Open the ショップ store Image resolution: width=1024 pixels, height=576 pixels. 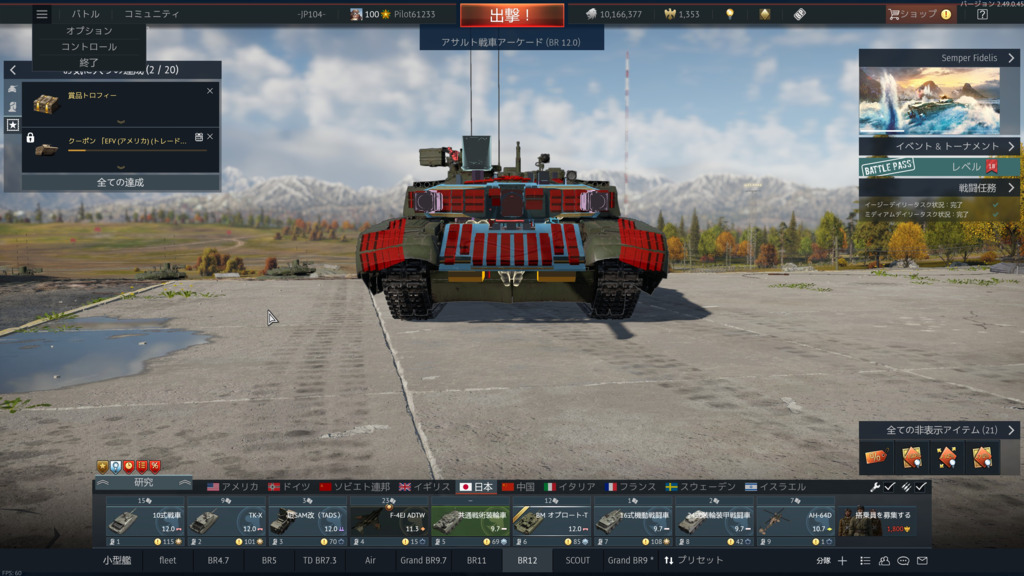point(919,14)
